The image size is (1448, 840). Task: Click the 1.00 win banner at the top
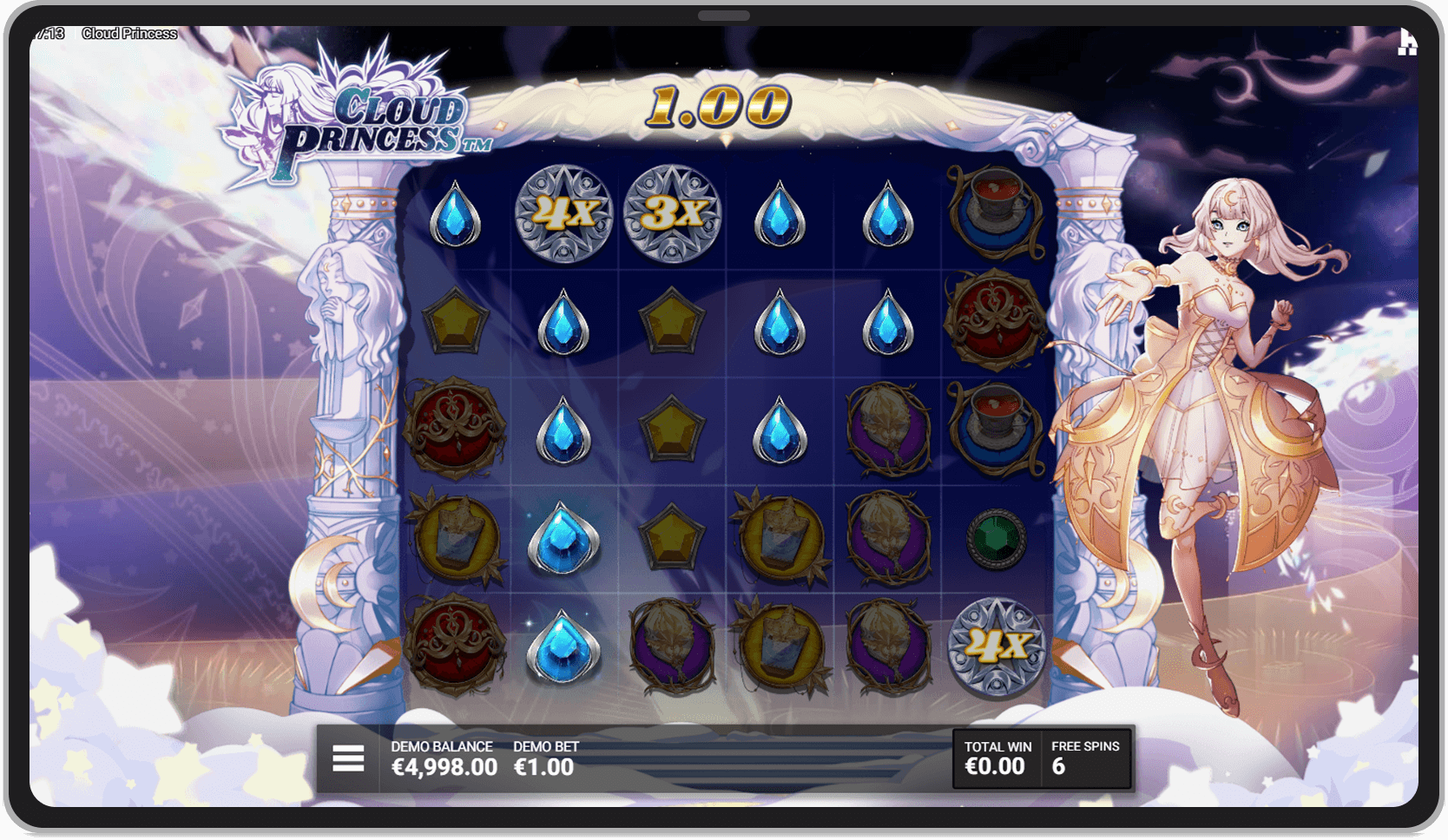(x=721, y=106)
